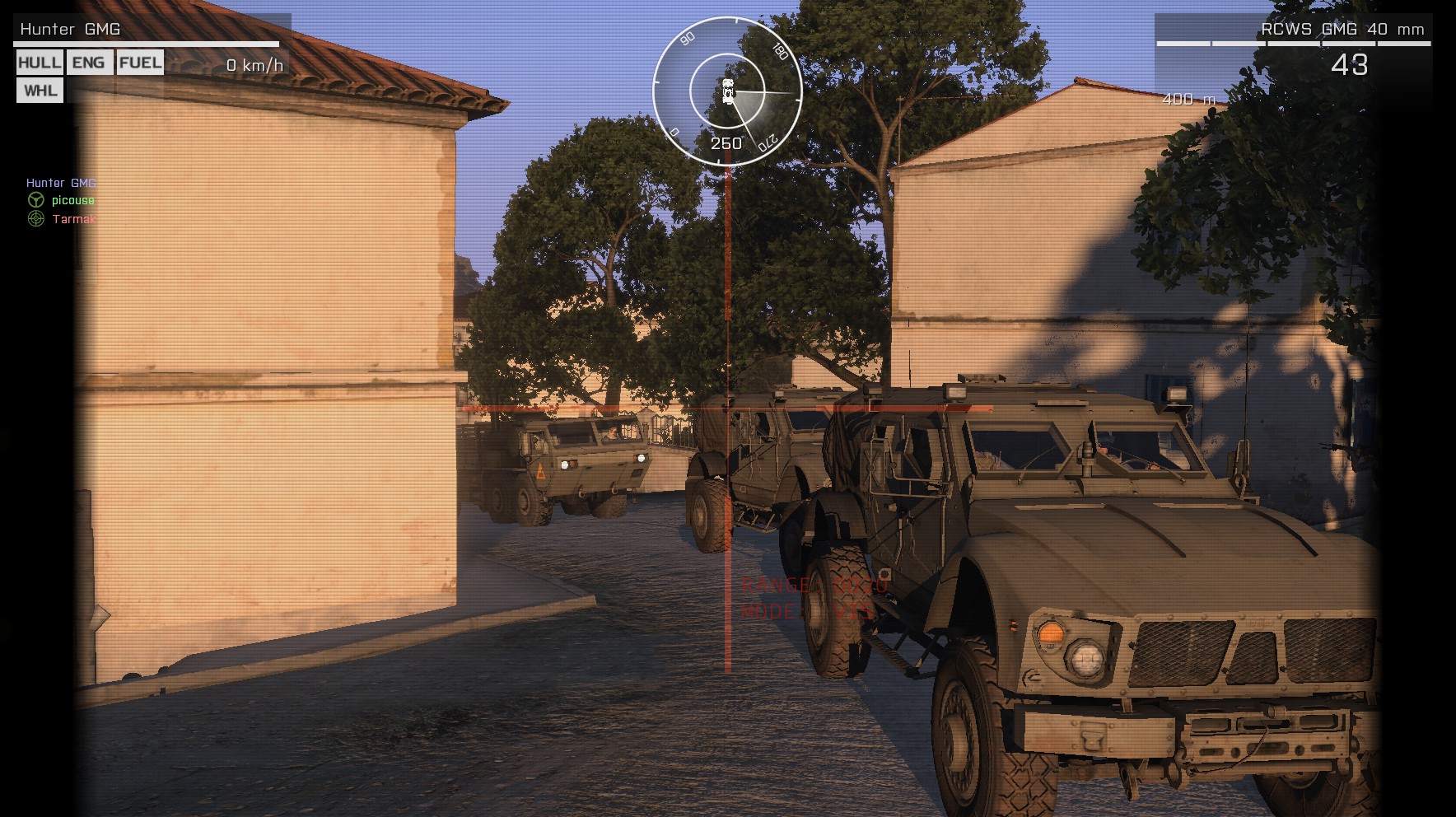Choose gunner Tarmak in the crew list
Viewport: 1456px width, 817px height.
point(73,219)
